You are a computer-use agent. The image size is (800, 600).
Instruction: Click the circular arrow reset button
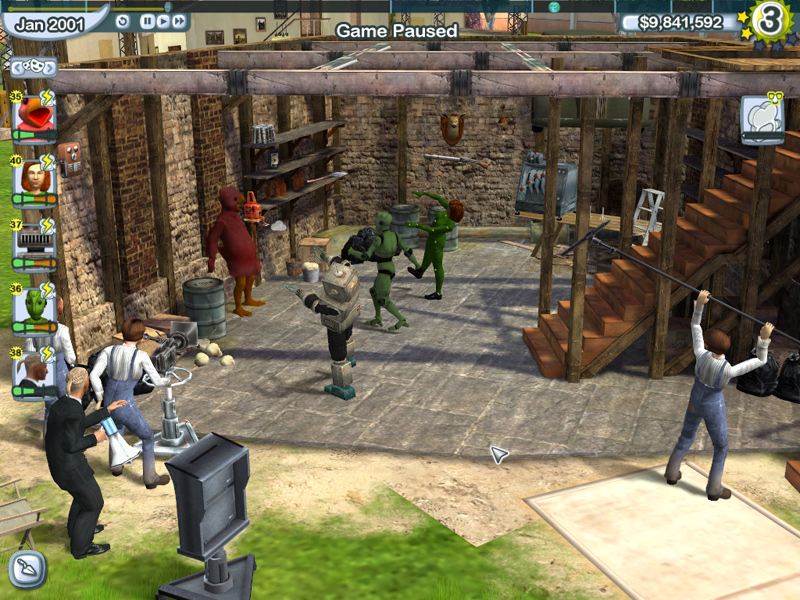click(123, 20)
